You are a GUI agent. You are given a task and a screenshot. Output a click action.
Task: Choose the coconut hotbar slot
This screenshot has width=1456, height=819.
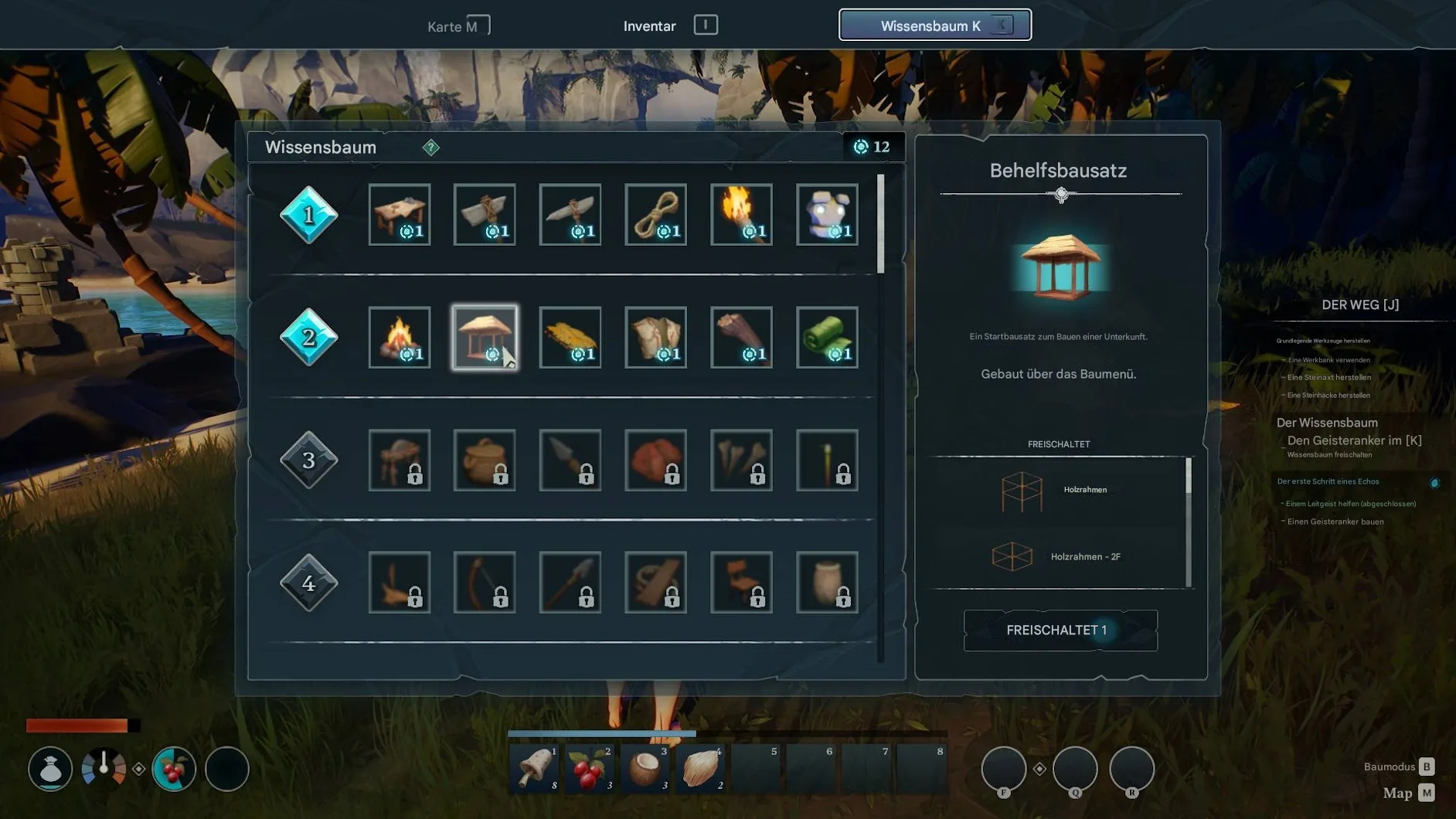645,769
